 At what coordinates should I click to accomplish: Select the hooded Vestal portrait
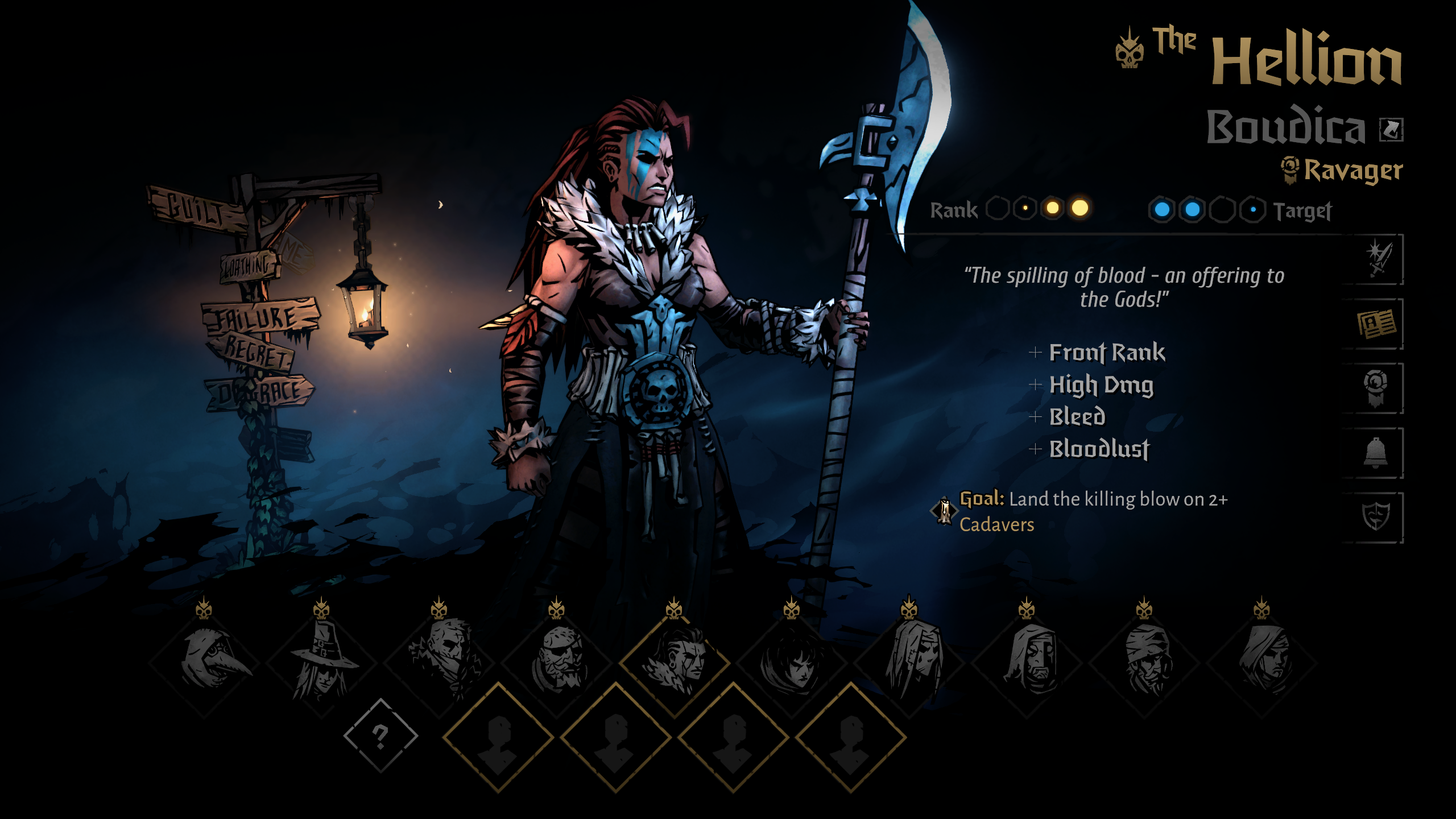pos(1262,661)
